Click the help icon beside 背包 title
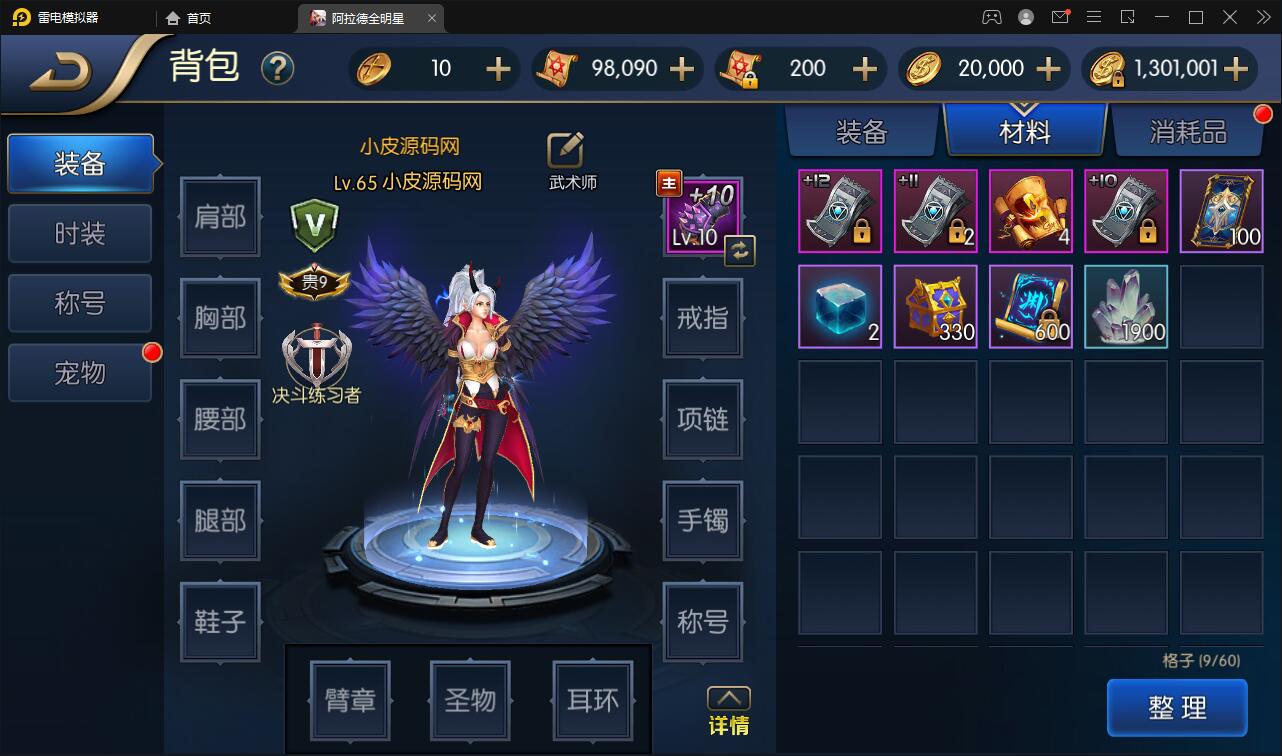Screen dimensions: 1282x756 pos(278,69)
